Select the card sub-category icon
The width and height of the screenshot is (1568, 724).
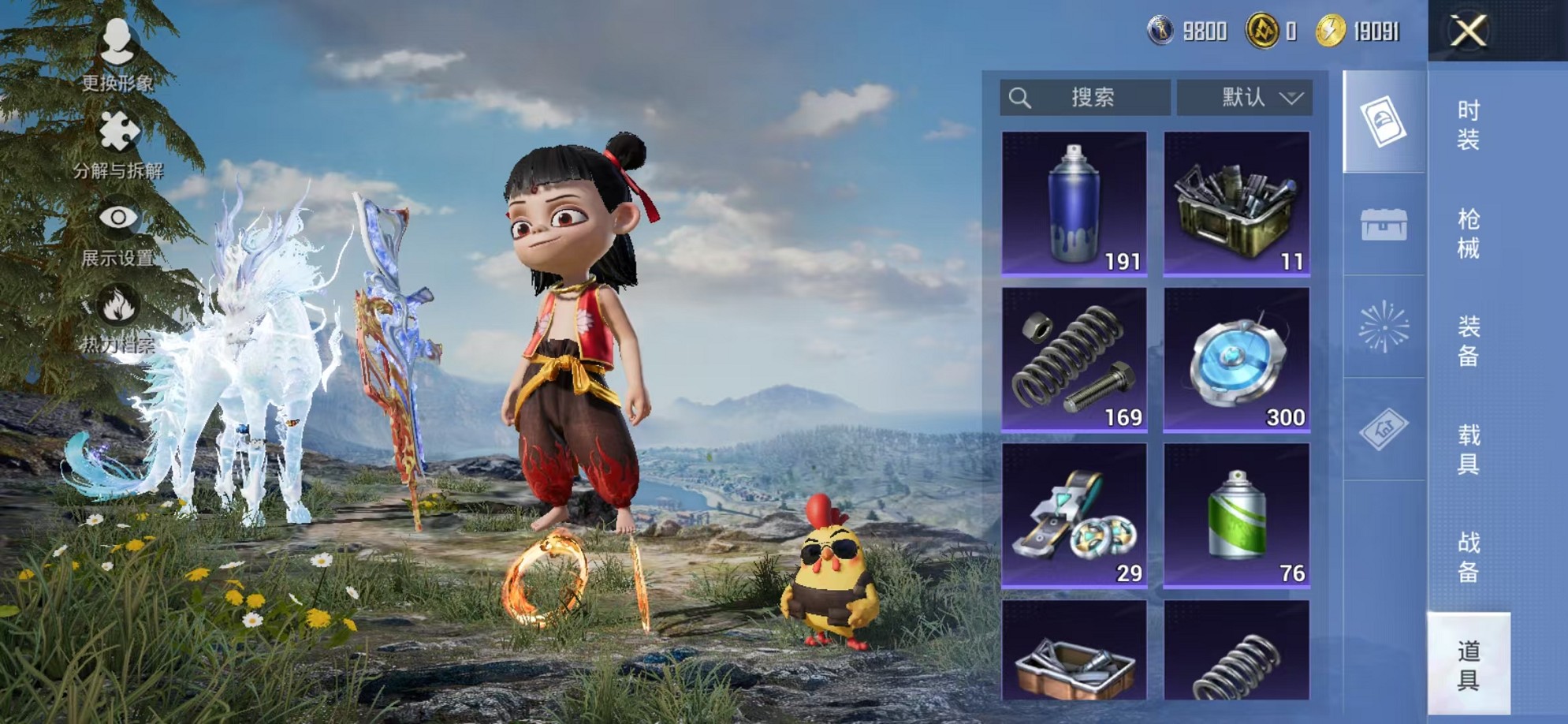coord(1384,121)
